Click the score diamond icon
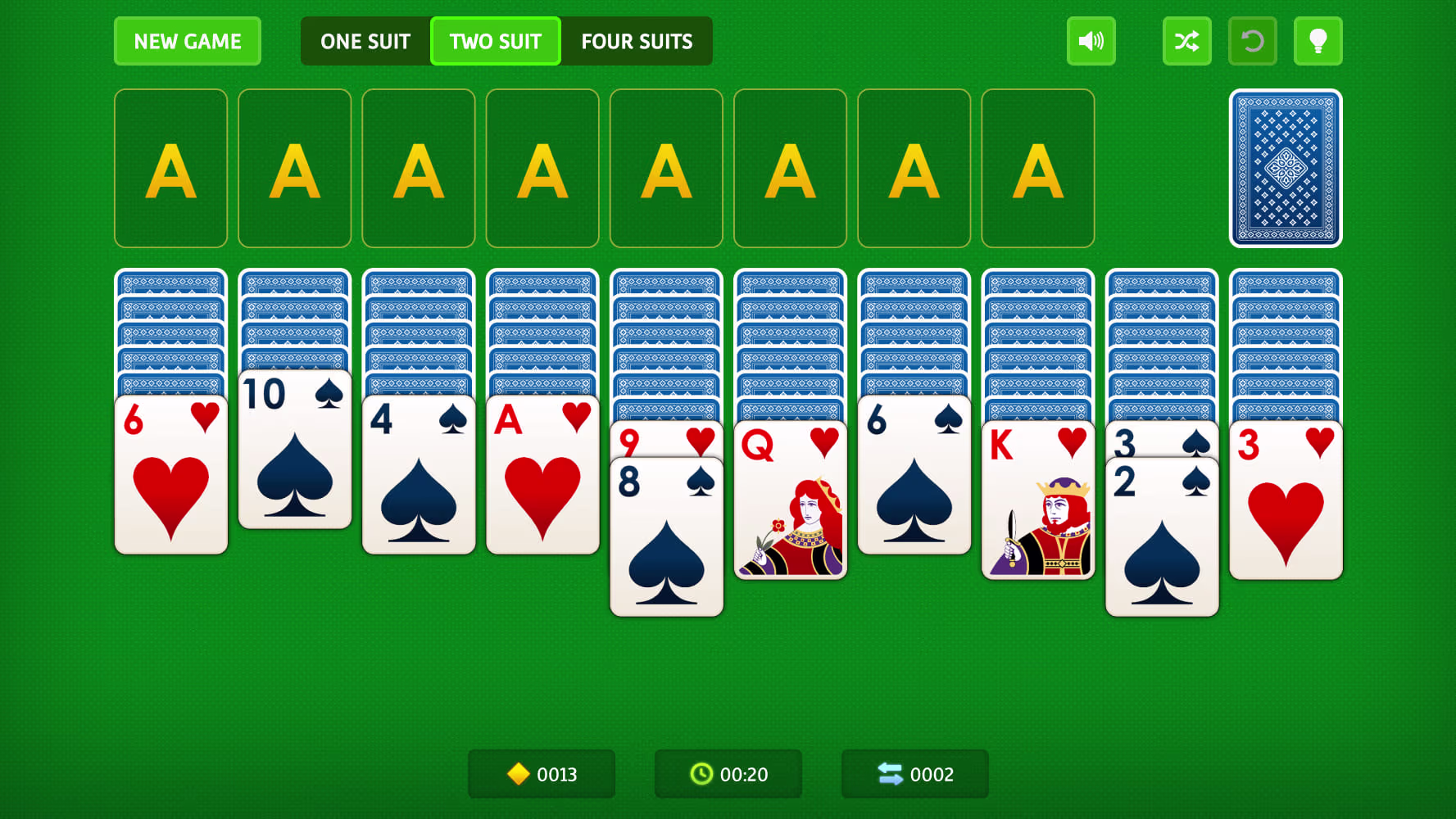Screen dimensions: 1456x819 [519, 773]
